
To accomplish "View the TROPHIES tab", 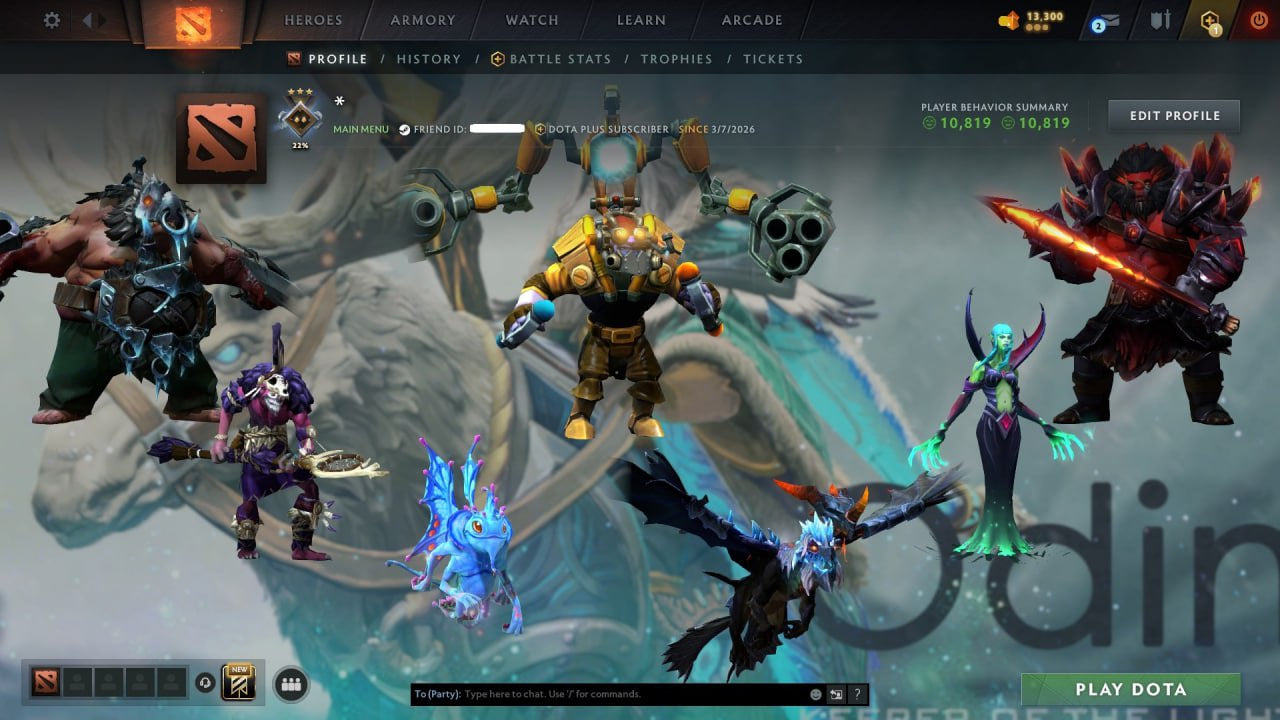I will tap(676, 59).
